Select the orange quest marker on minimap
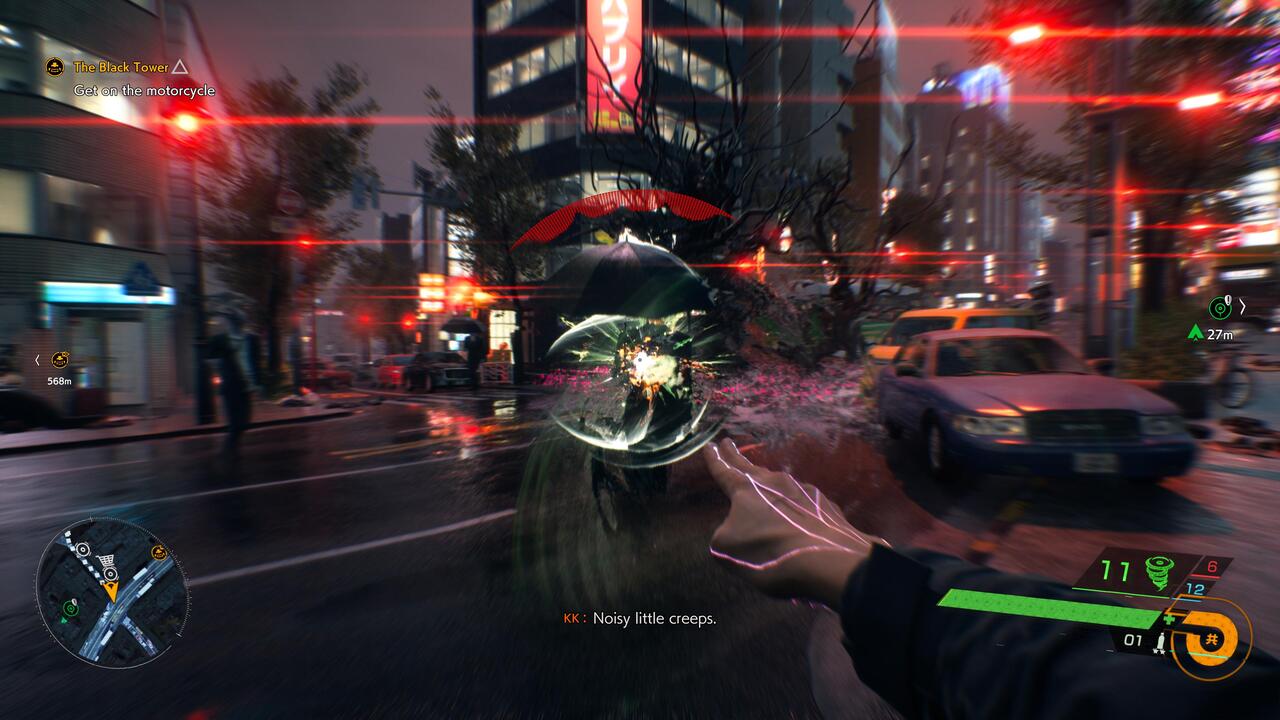 tap(158, 552)
